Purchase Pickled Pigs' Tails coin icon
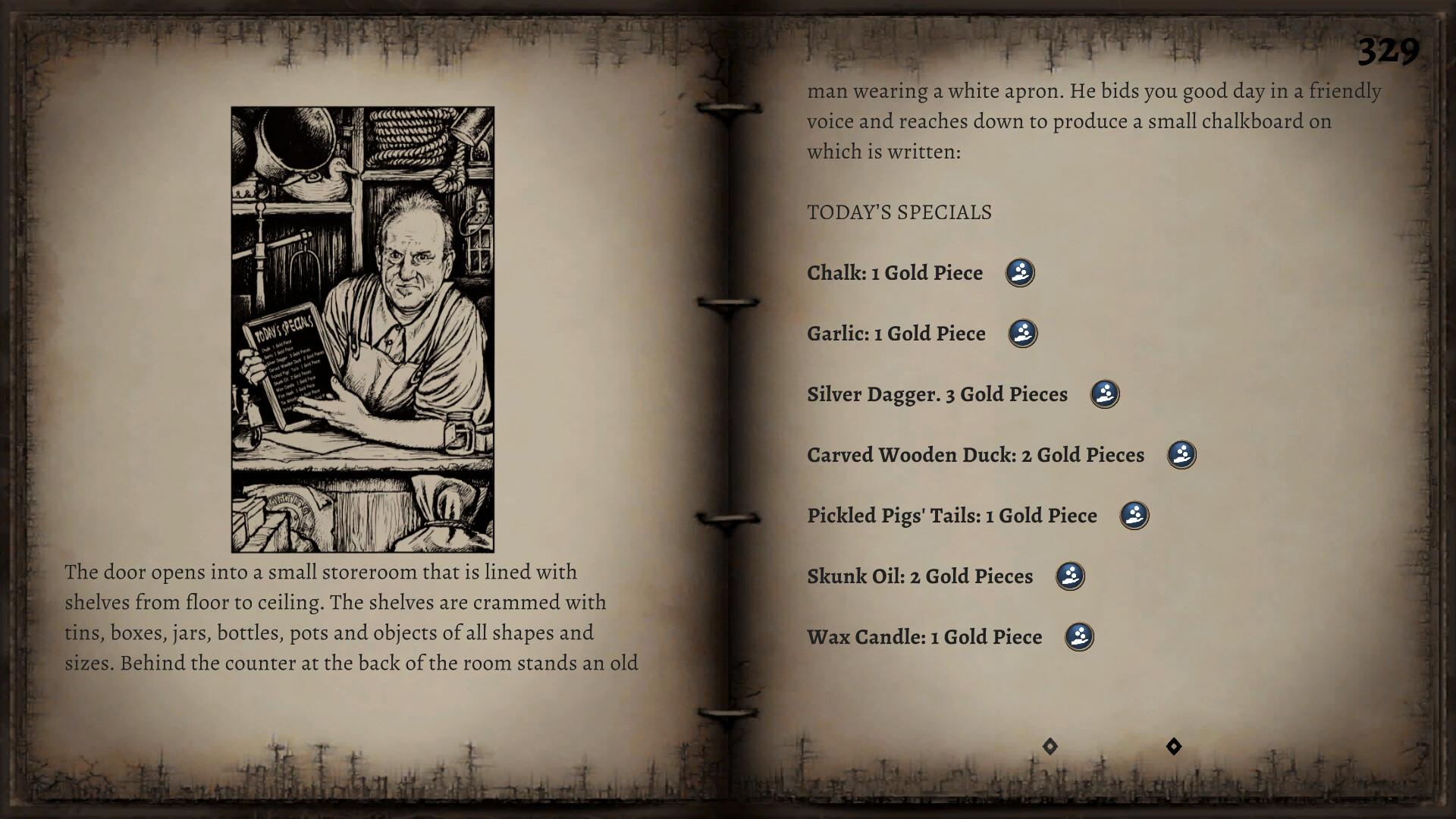 point(1133,515)
